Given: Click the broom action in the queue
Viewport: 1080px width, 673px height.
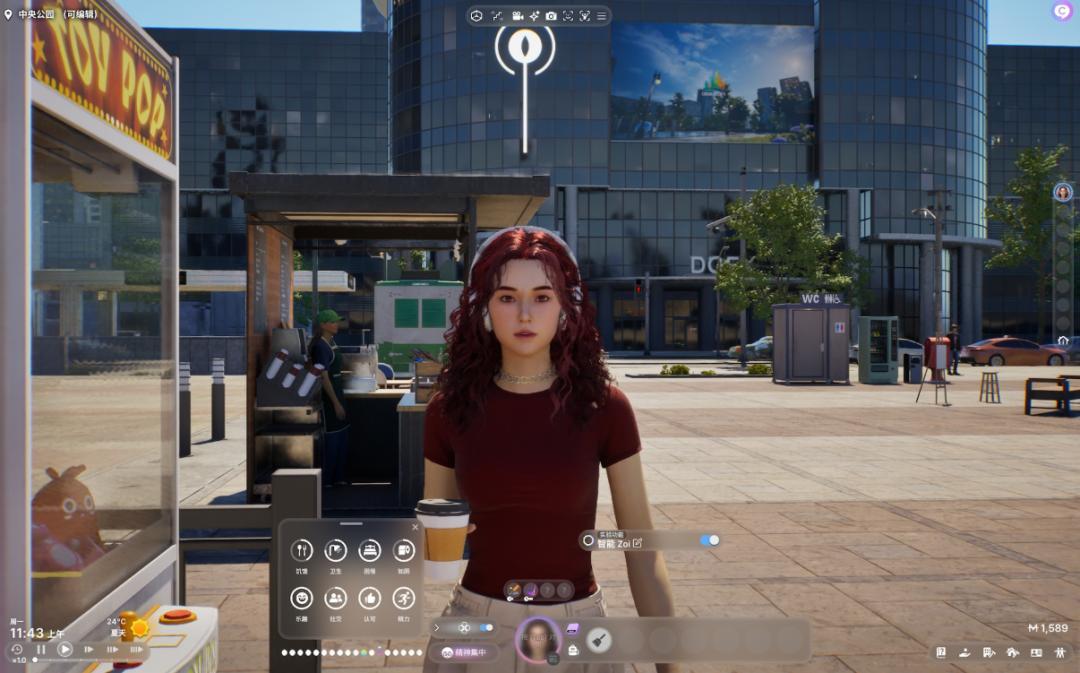Looking at the screenshot, I should [x=599, y=639].
